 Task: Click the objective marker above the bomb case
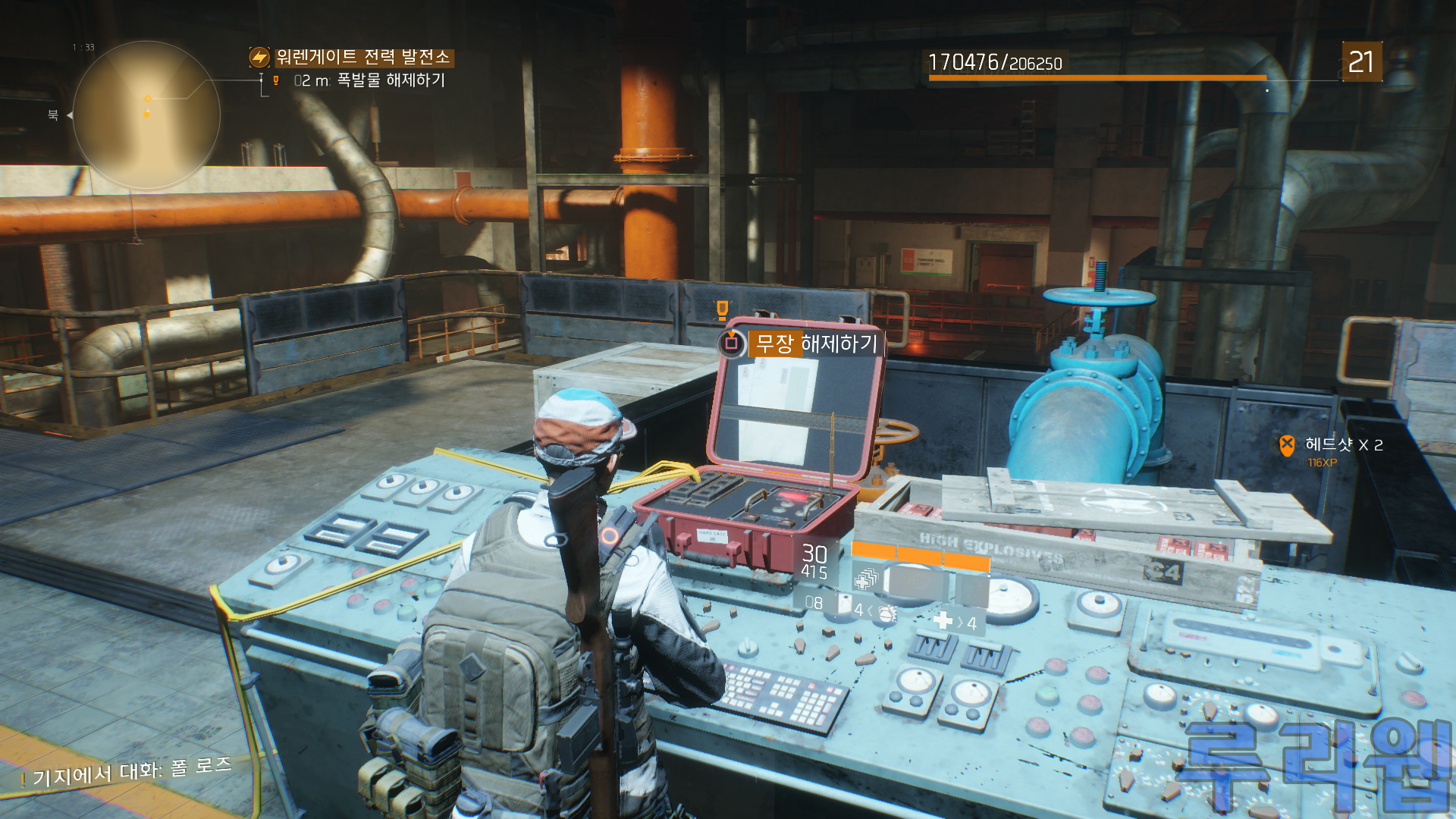pyautogui.click(x=722, y=309)
